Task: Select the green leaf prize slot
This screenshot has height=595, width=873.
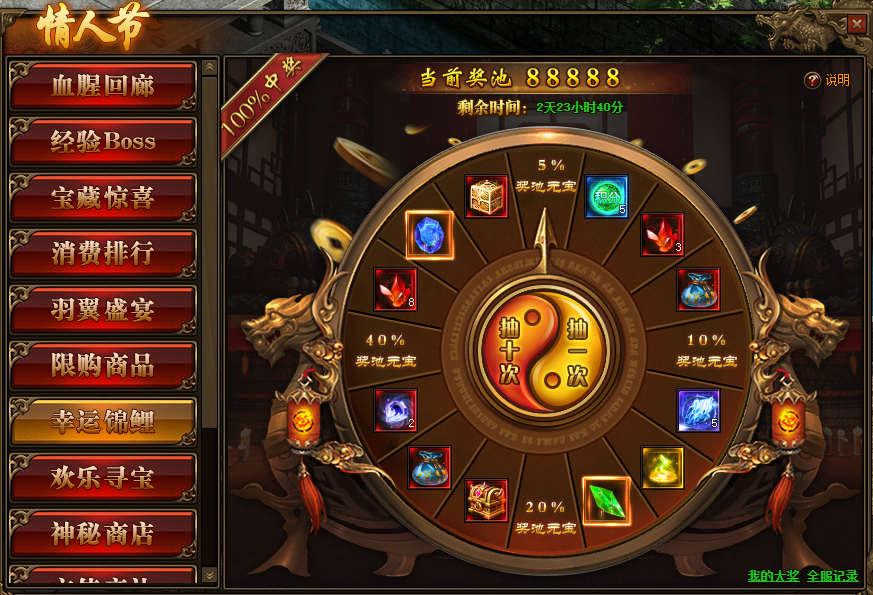Action: 606,500
